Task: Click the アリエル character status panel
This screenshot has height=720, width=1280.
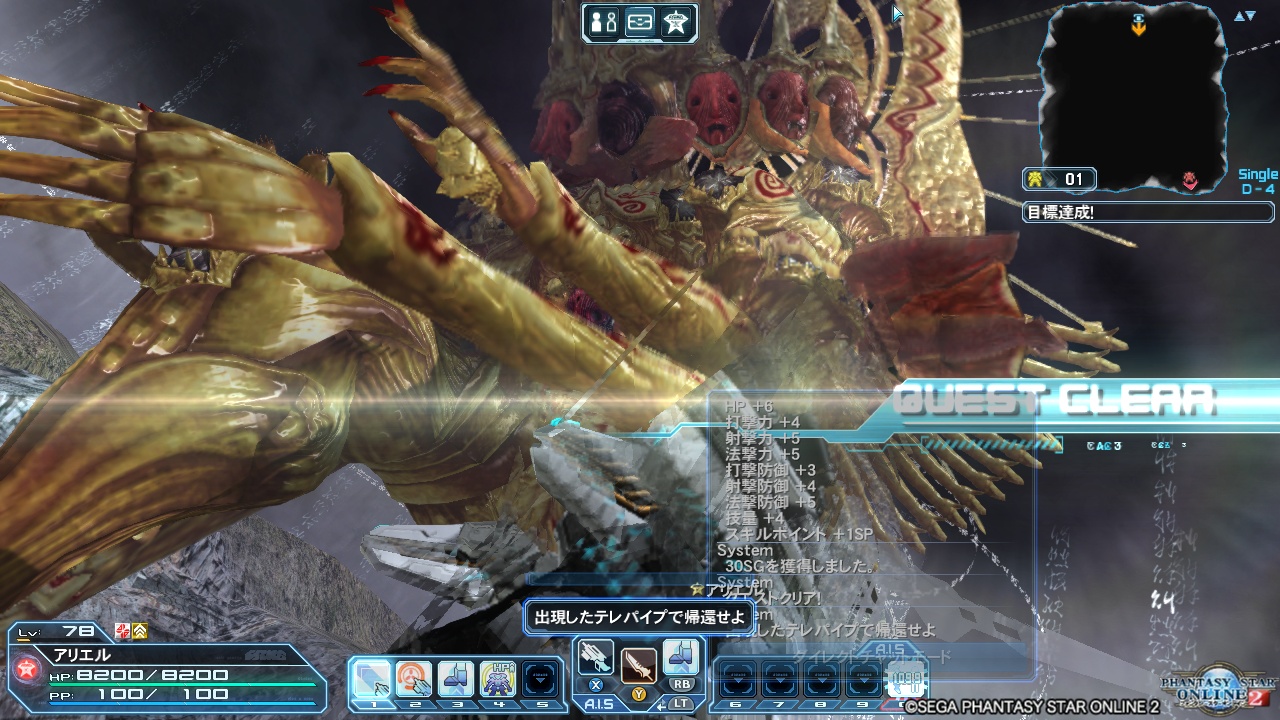Action: point(165,670)
